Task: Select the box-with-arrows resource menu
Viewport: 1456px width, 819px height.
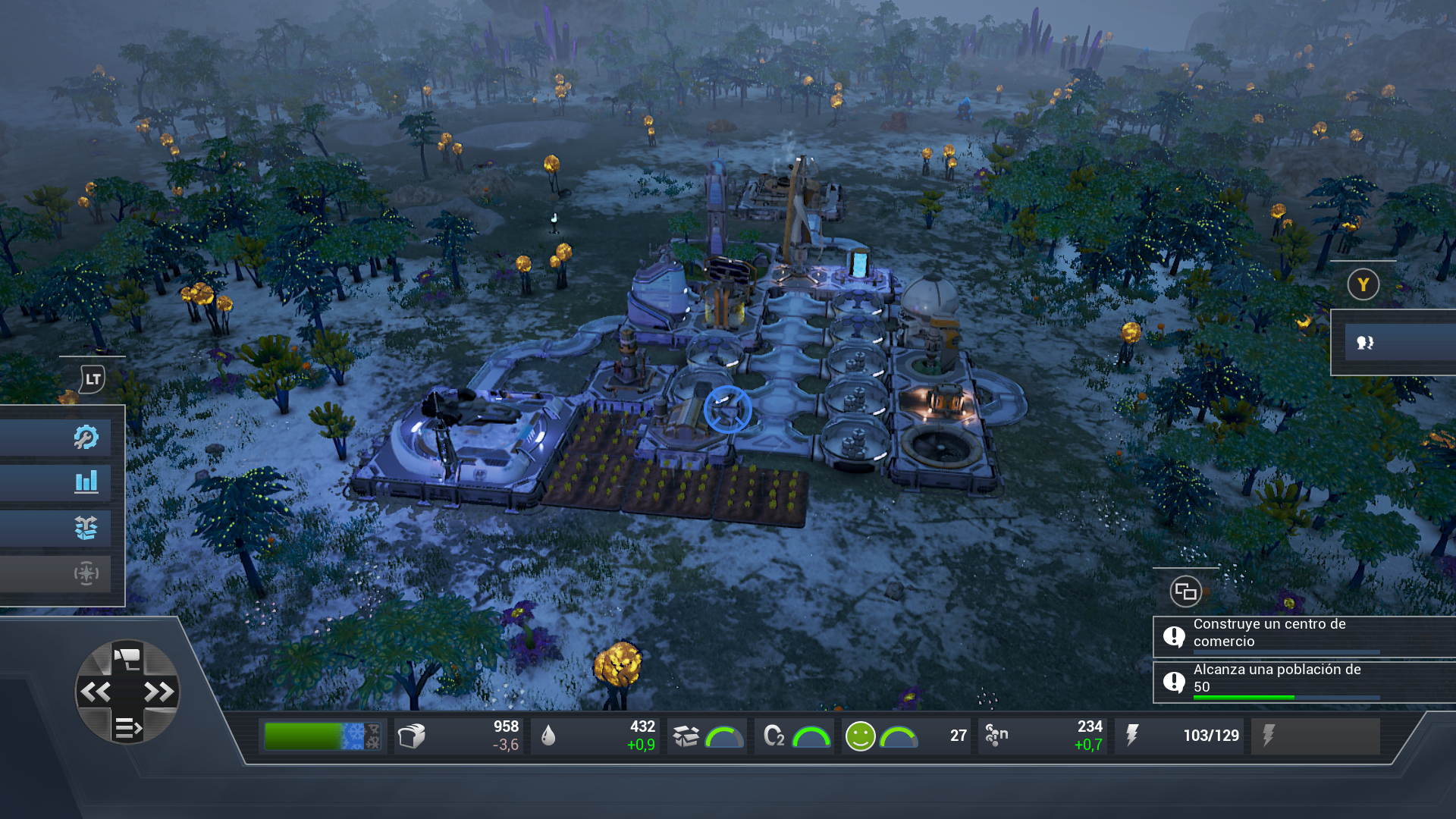Action: (x=86, y=528)
